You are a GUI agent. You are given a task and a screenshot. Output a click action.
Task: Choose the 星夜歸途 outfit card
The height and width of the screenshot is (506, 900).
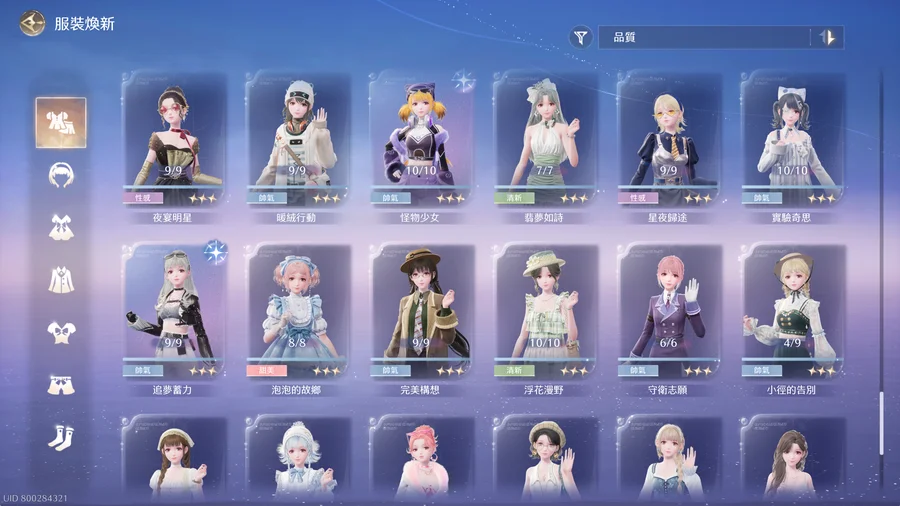668,140
